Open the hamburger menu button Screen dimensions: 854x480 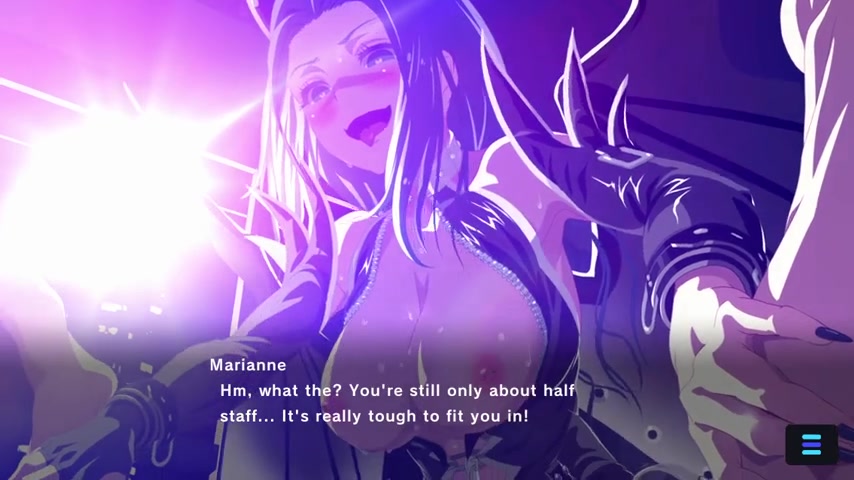click(x=811, y=445)
